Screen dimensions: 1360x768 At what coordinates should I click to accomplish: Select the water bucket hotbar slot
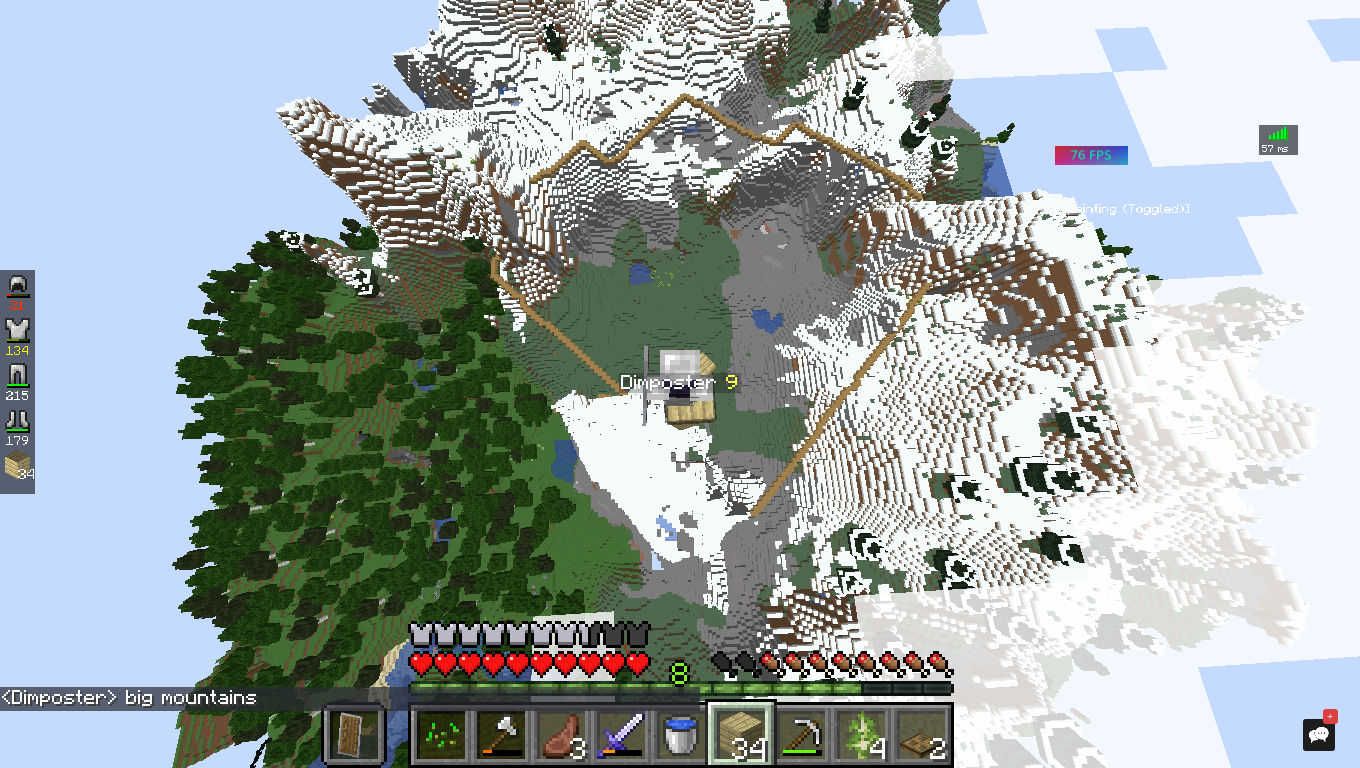(681, 735)
